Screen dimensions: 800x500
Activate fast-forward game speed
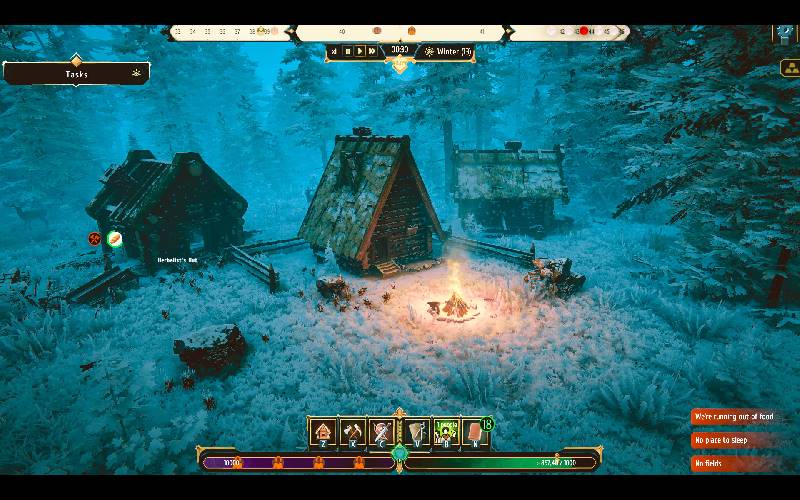[x=373, y=51]
